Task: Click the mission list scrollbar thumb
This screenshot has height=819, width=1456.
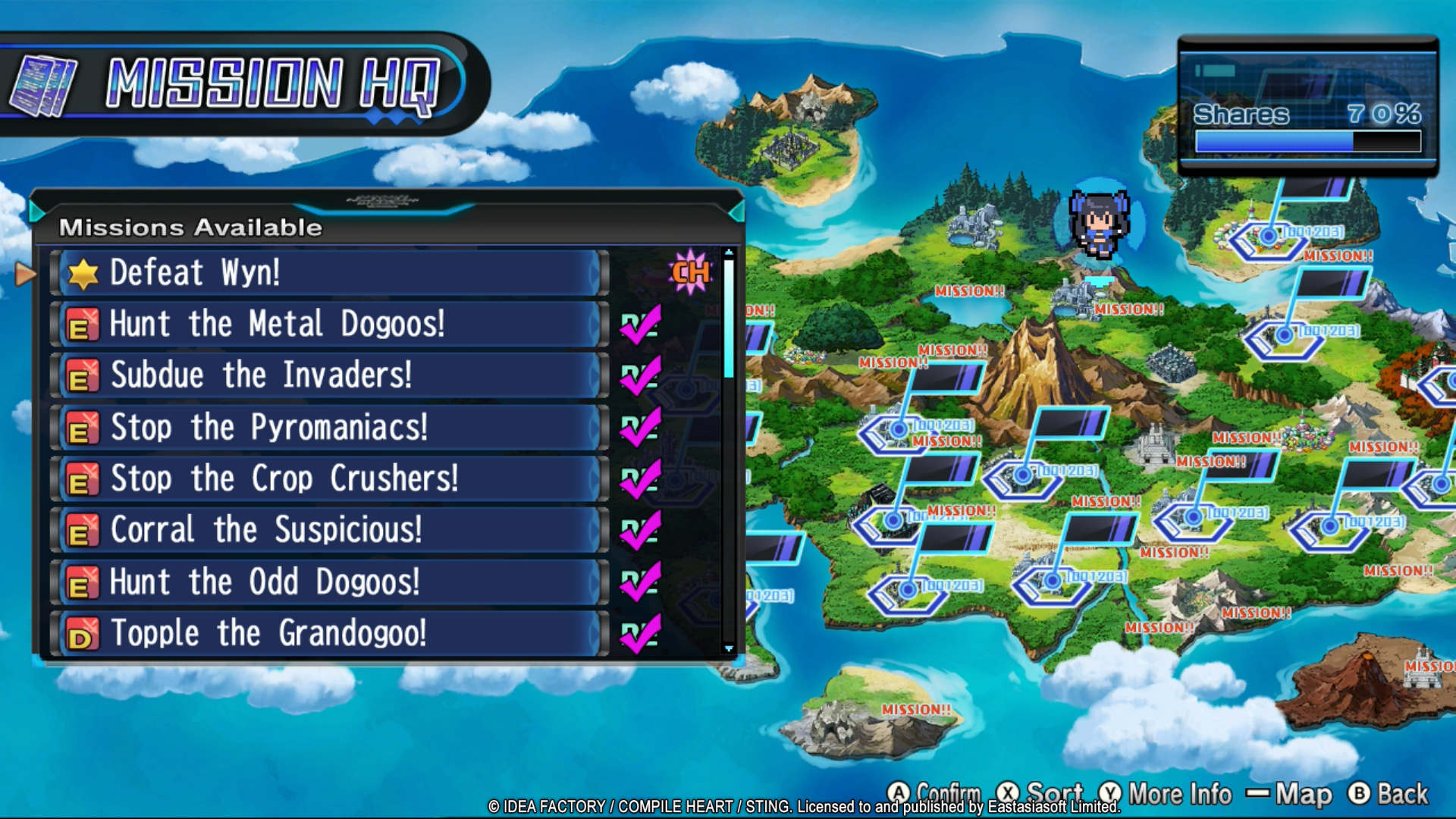Action: click(x=729, y=318)
